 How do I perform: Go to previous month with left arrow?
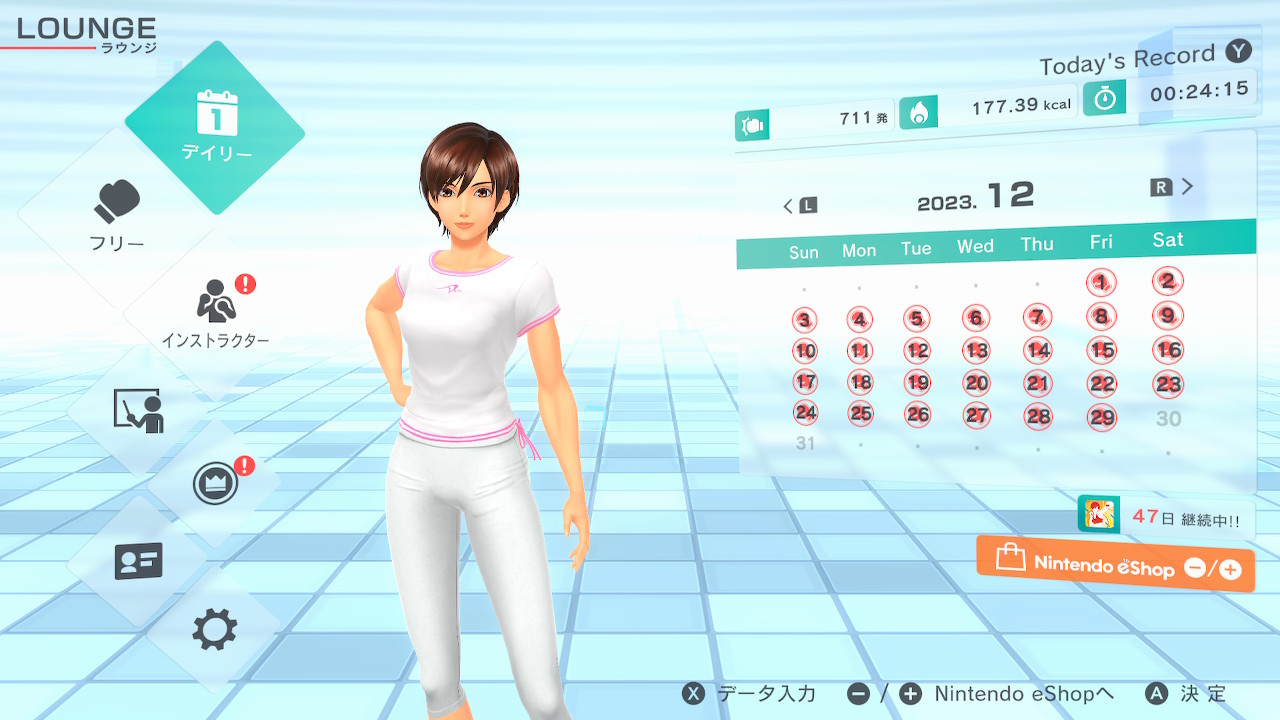pyautogui.click(x=799, y=206)
